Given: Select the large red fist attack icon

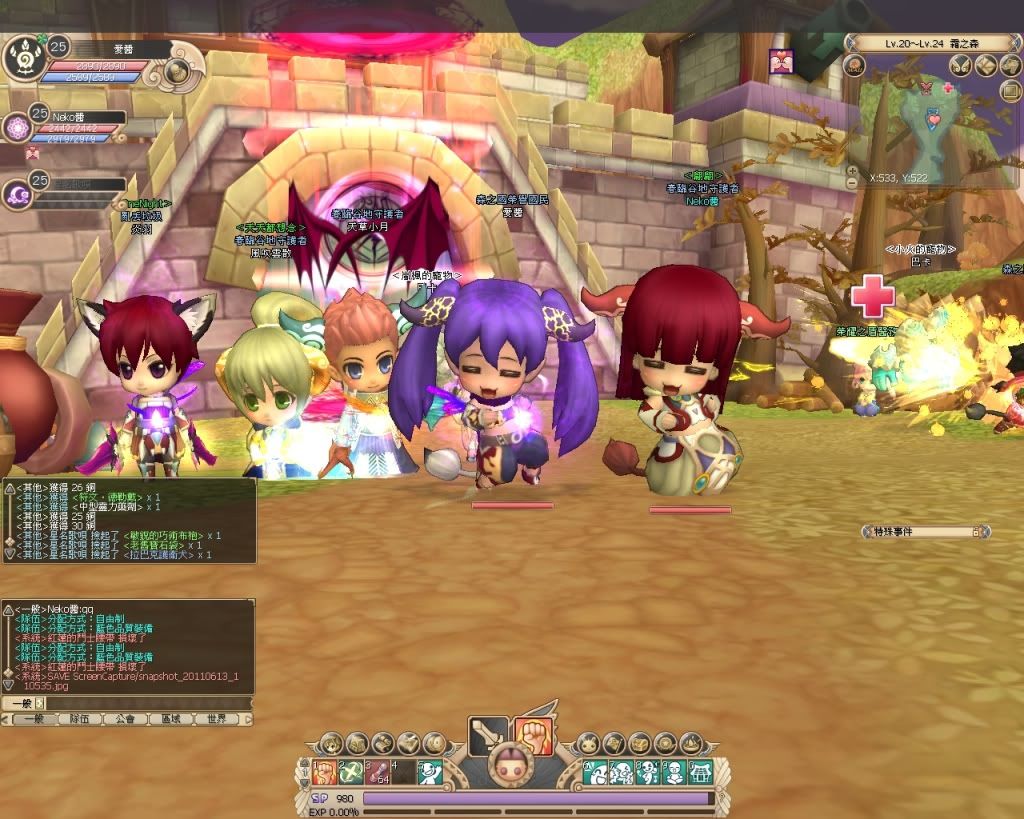Looking at the screenshot, I should (x=534, y=736).
